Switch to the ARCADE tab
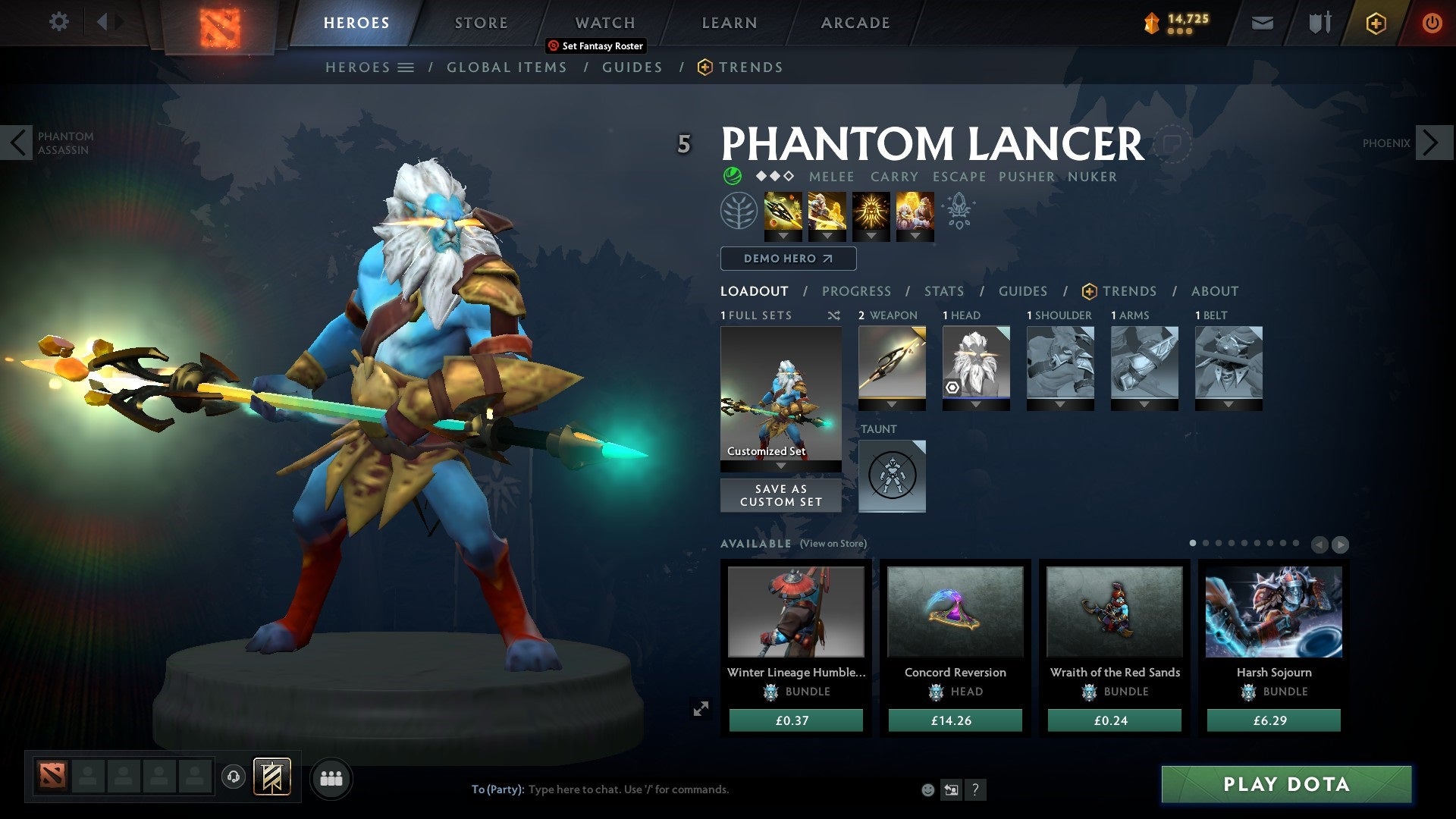Viewport: 1456px width, 819px height. click(855, 22)
